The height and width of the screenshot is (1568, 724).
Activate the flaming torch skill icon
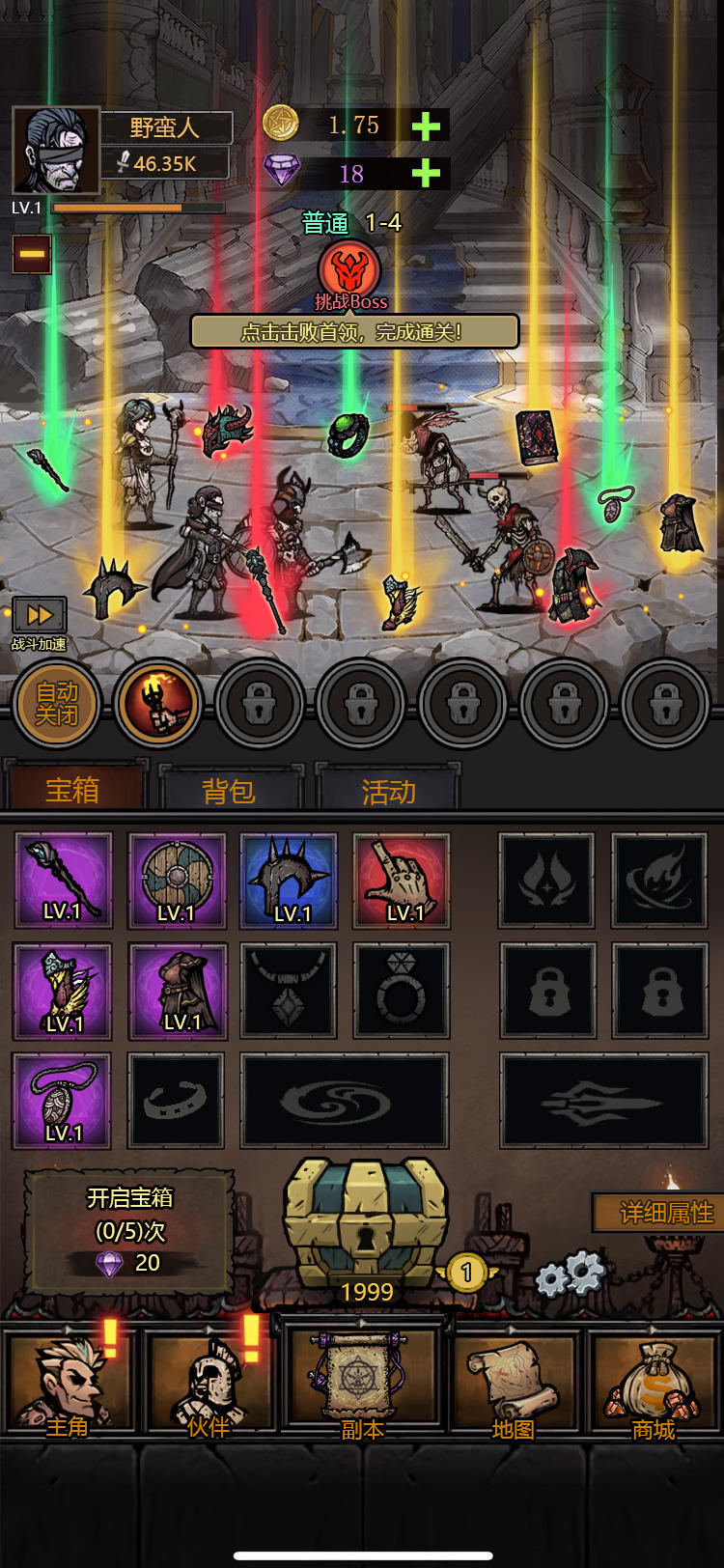(158, 704)
